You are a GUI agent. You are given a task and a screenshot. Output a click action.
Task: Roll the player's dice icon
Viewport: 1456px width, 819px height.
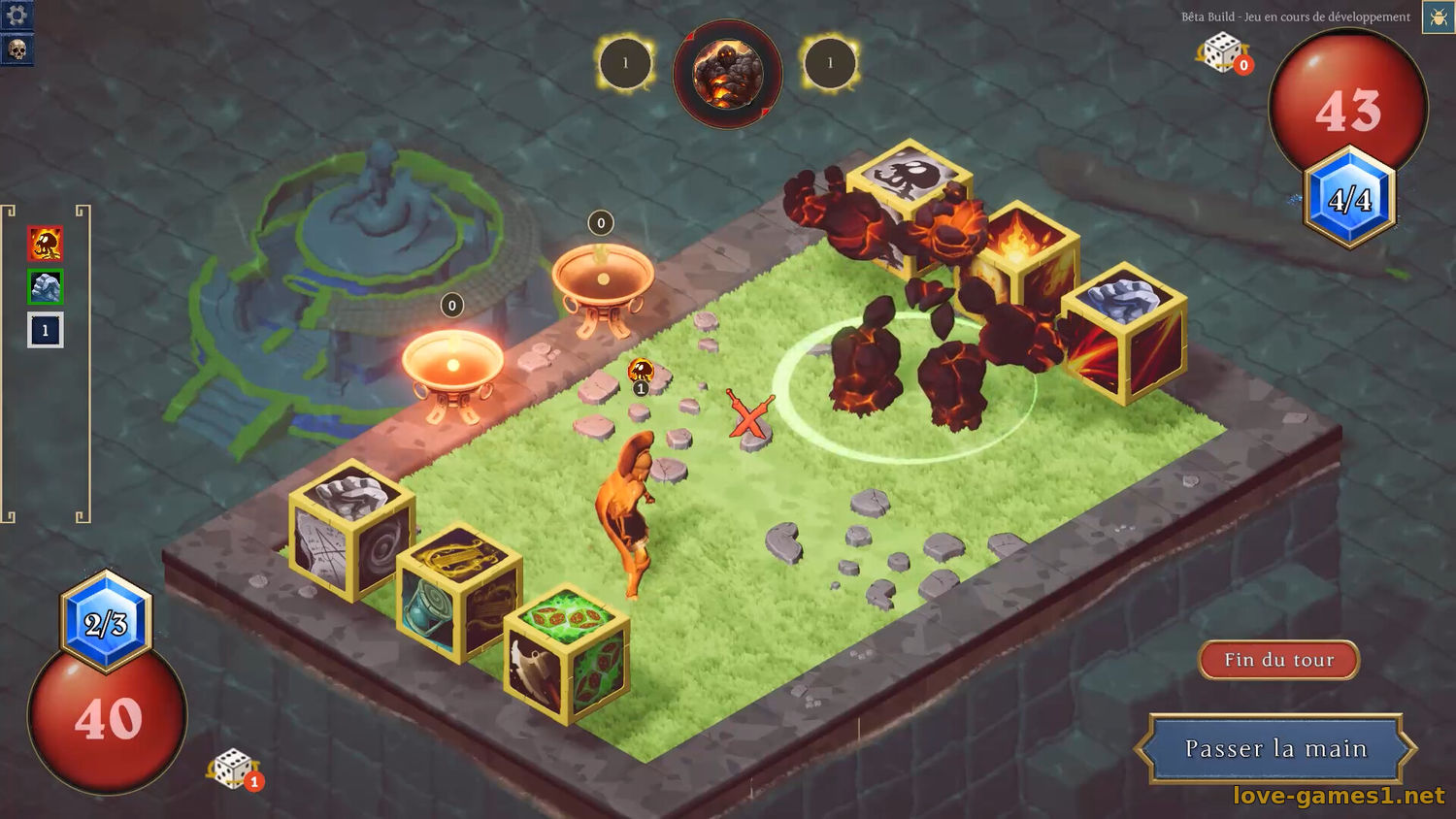click(233, 770)
